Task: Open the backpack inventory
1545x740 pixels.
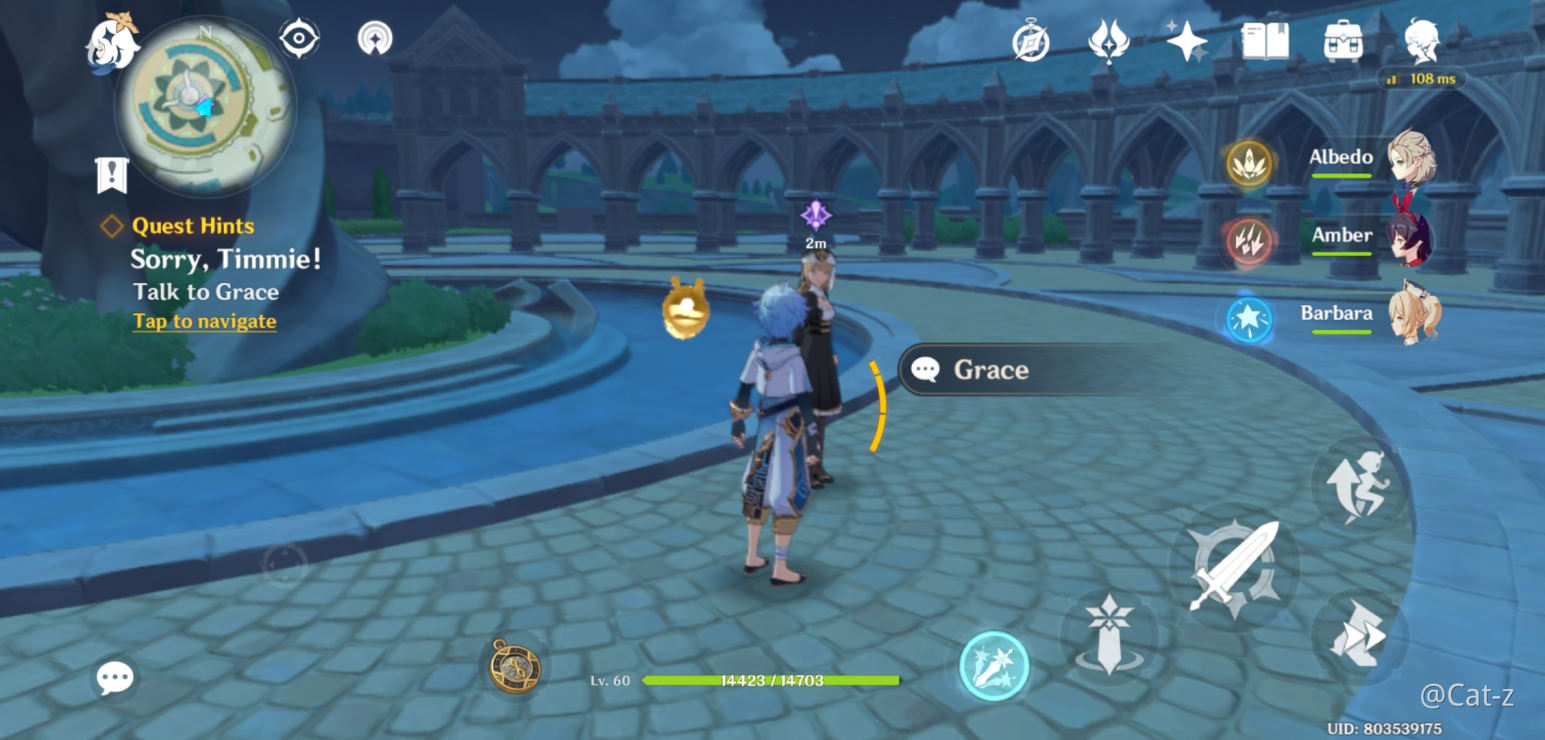Action: pos(1343,42)
